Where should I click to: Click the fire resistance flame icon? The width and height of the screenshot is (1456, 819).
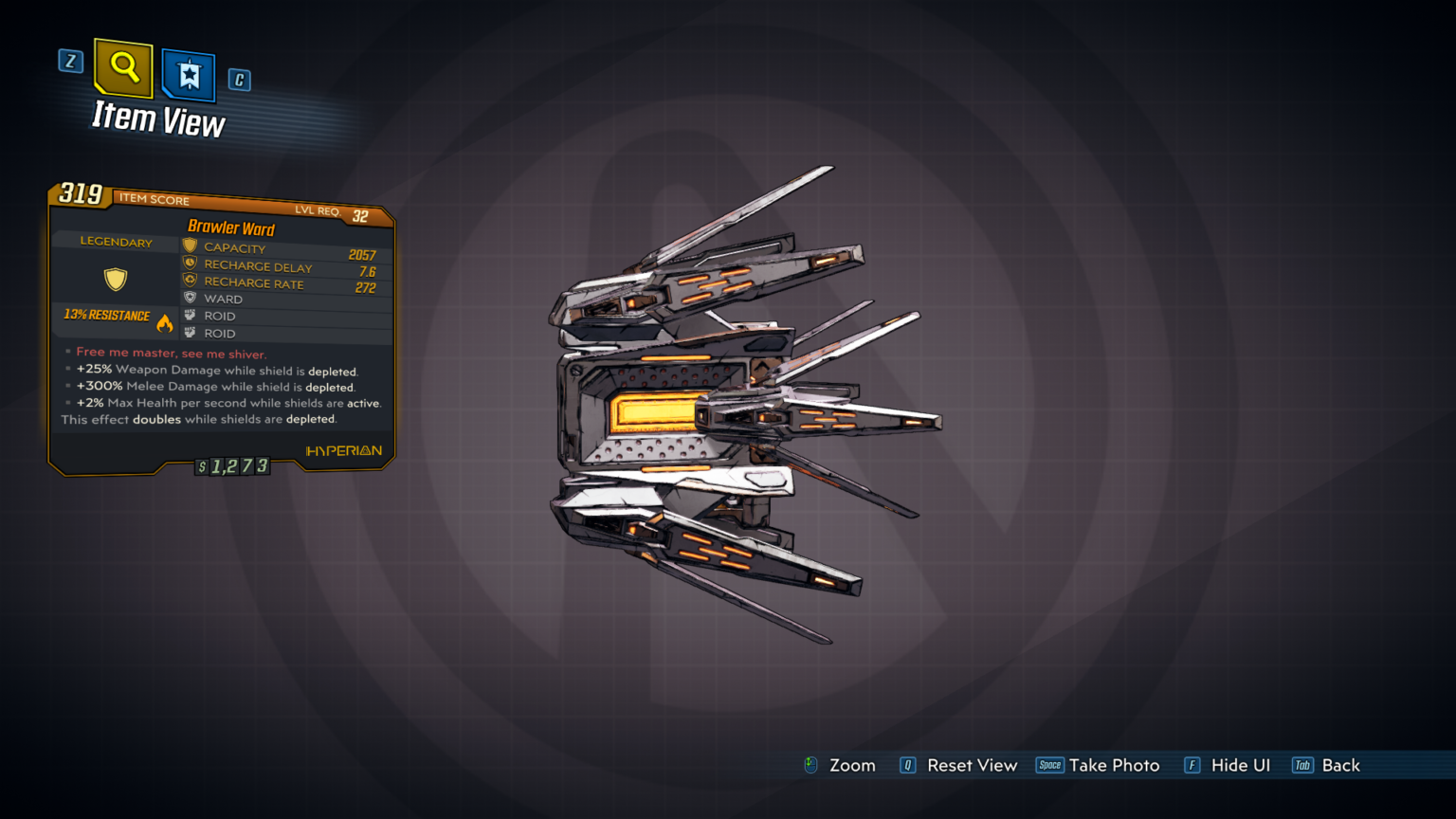[x=167, y=321]
